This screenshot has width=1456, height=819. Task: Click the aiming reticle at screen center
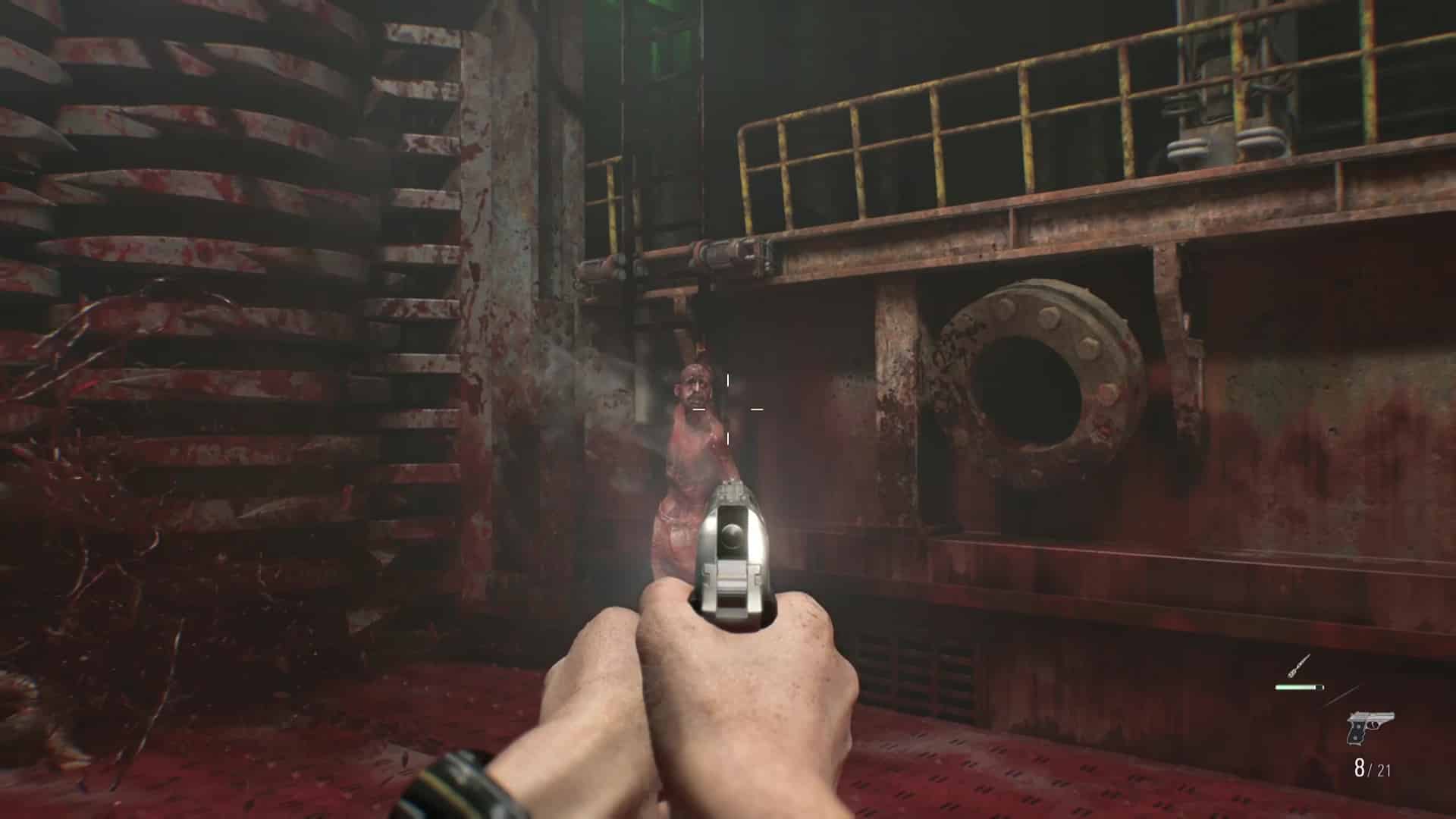tap(728, 409)
